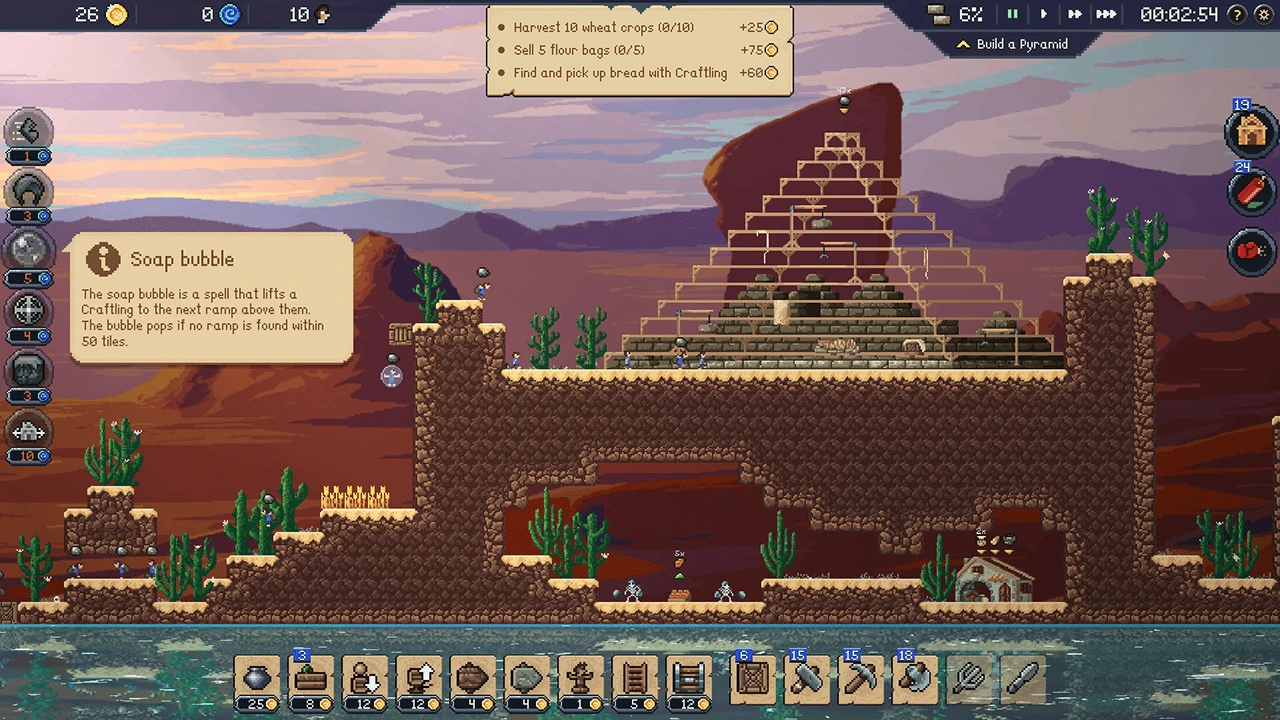This screenshot has height=720, width=1280.
Task: Select the crate item marked 6
Action: point(752,678)
